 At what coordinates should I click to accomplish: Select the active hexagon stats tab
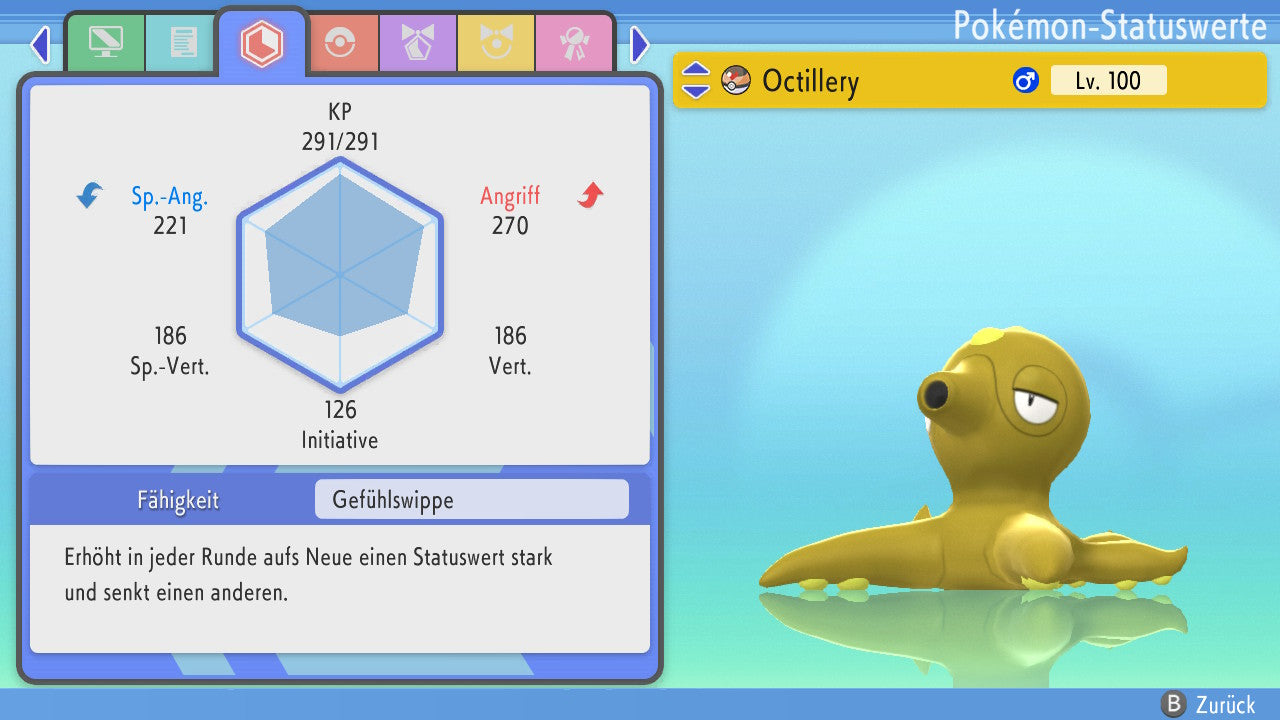tap(261, 43)
